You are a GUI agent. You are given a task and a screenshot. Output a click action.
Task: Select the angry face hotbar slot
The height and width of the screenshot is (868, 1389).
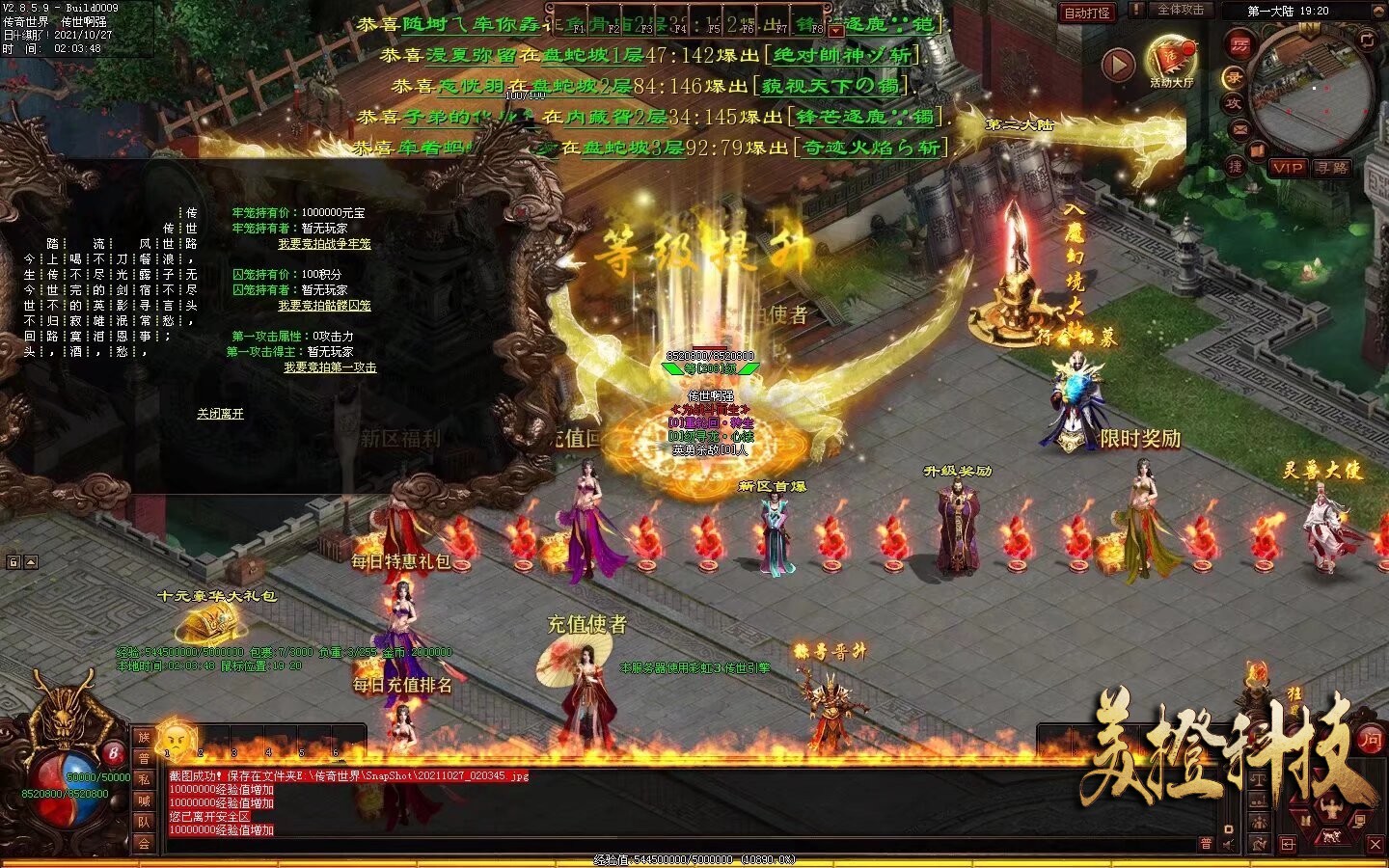tap(177, 740)
